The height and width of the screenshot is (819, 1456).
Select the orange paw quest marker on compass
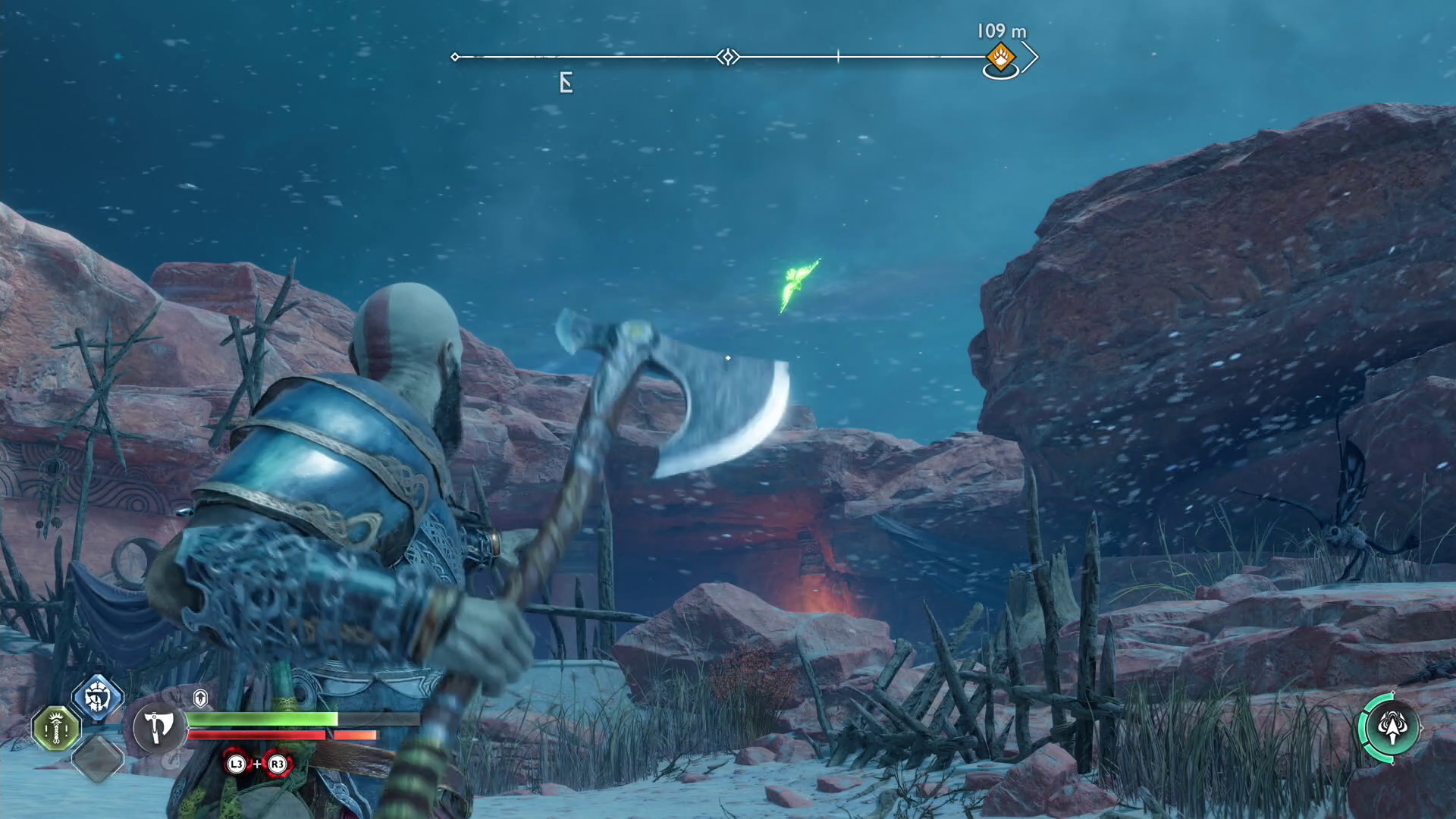(x=1000, y=57)
